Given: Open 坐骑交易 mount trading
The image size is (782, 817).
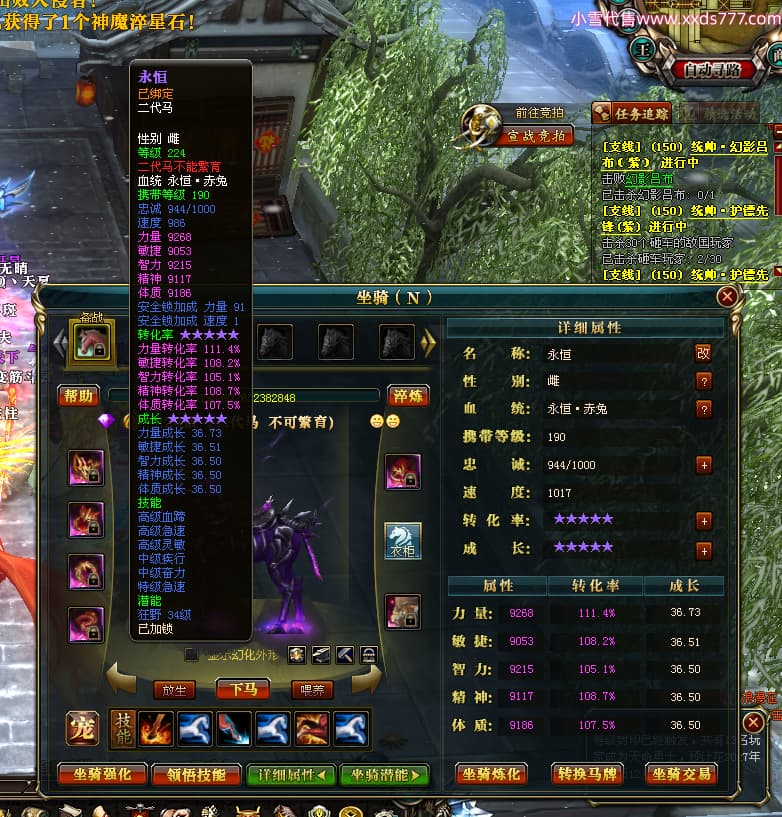Looking at the screenshot, I should (682, 774).
